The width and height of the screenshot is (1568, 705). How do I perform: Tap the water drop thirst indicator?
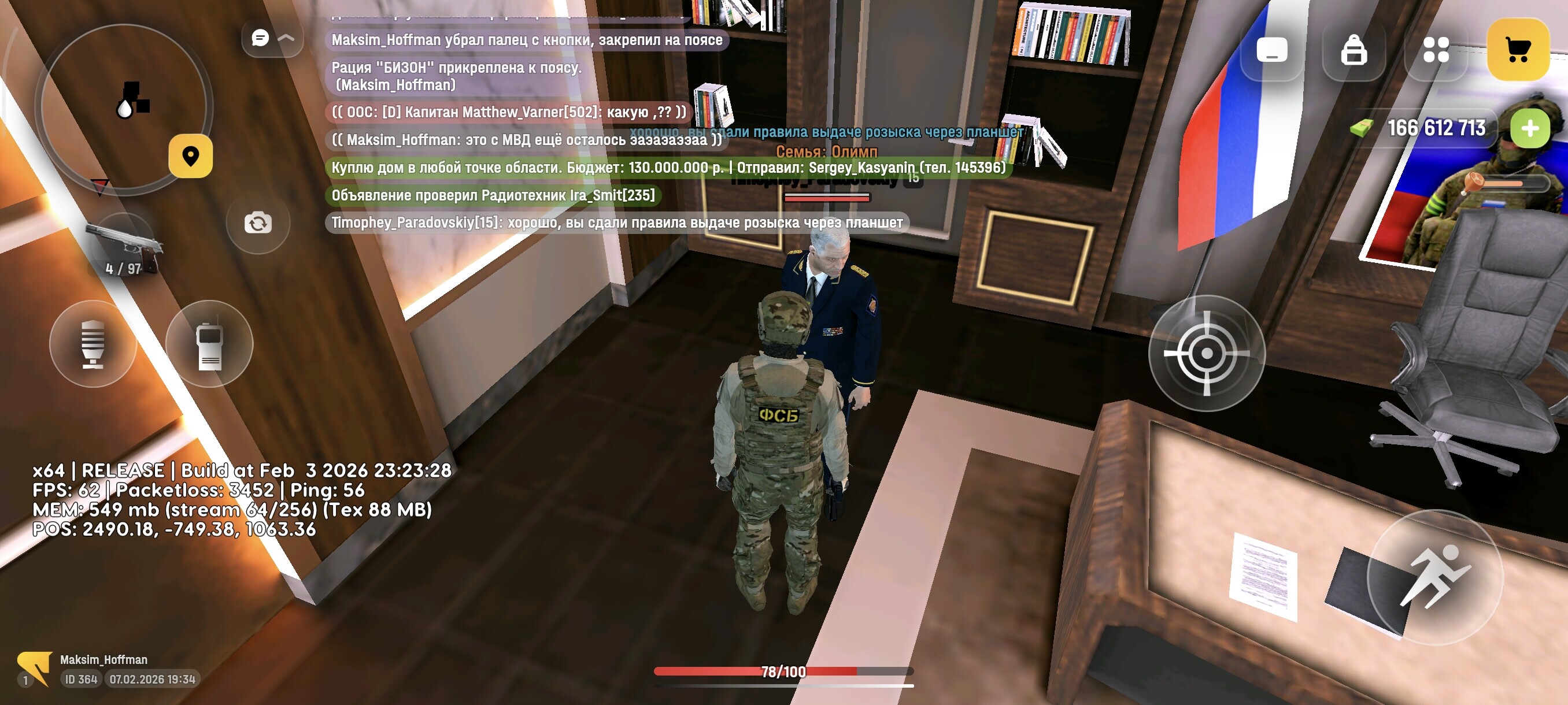[x=125, y=109]
